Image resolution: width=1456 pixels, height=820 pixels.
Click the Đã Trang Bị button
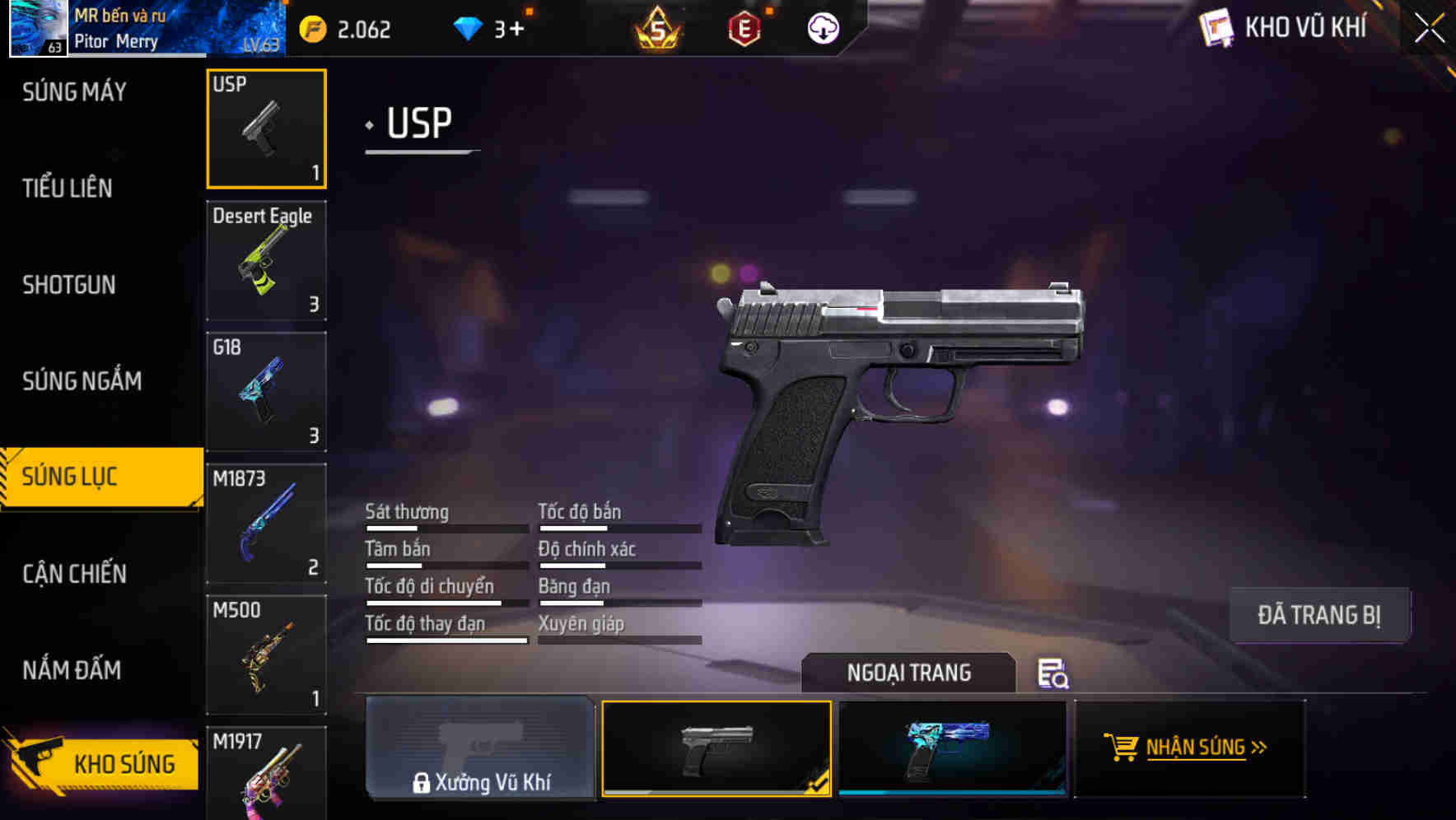(1319, 614)
